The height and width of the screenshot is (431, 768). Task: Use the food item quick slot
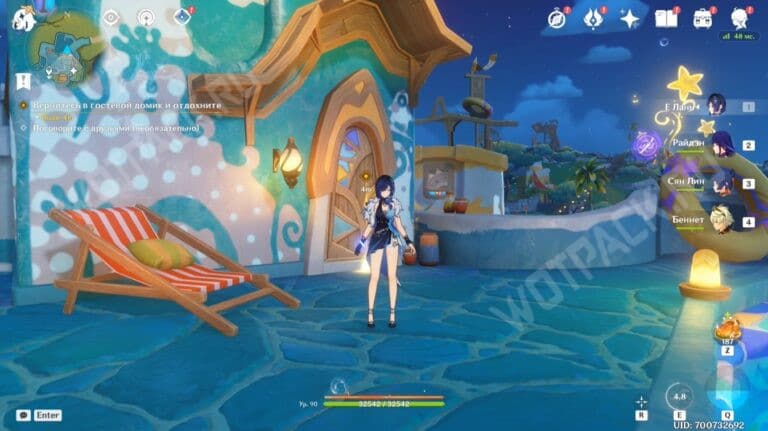click(x=726, y=331)
